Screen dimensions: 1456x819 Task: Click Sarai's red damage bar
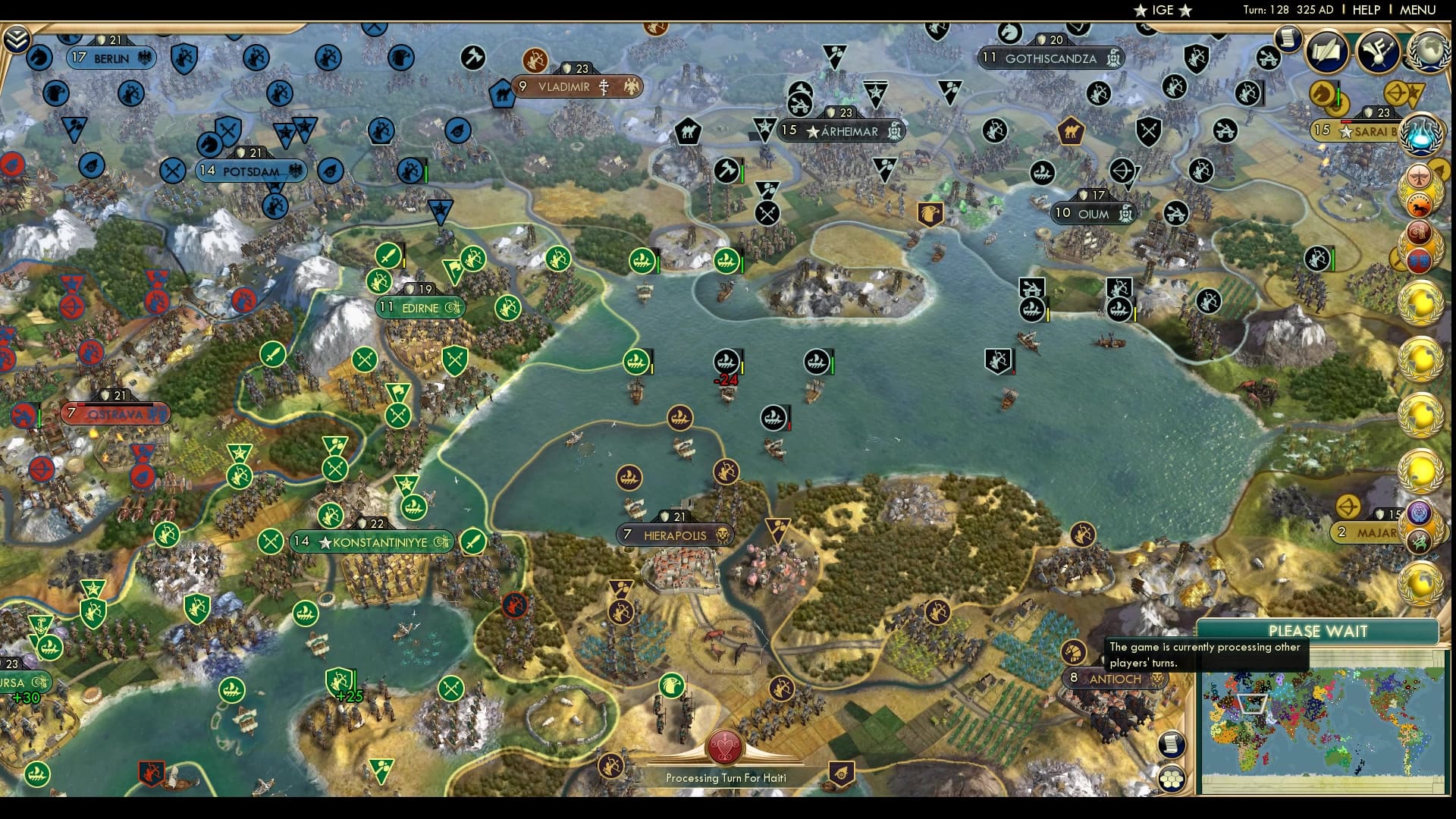pyautogui.click(x=1348, y=121)
